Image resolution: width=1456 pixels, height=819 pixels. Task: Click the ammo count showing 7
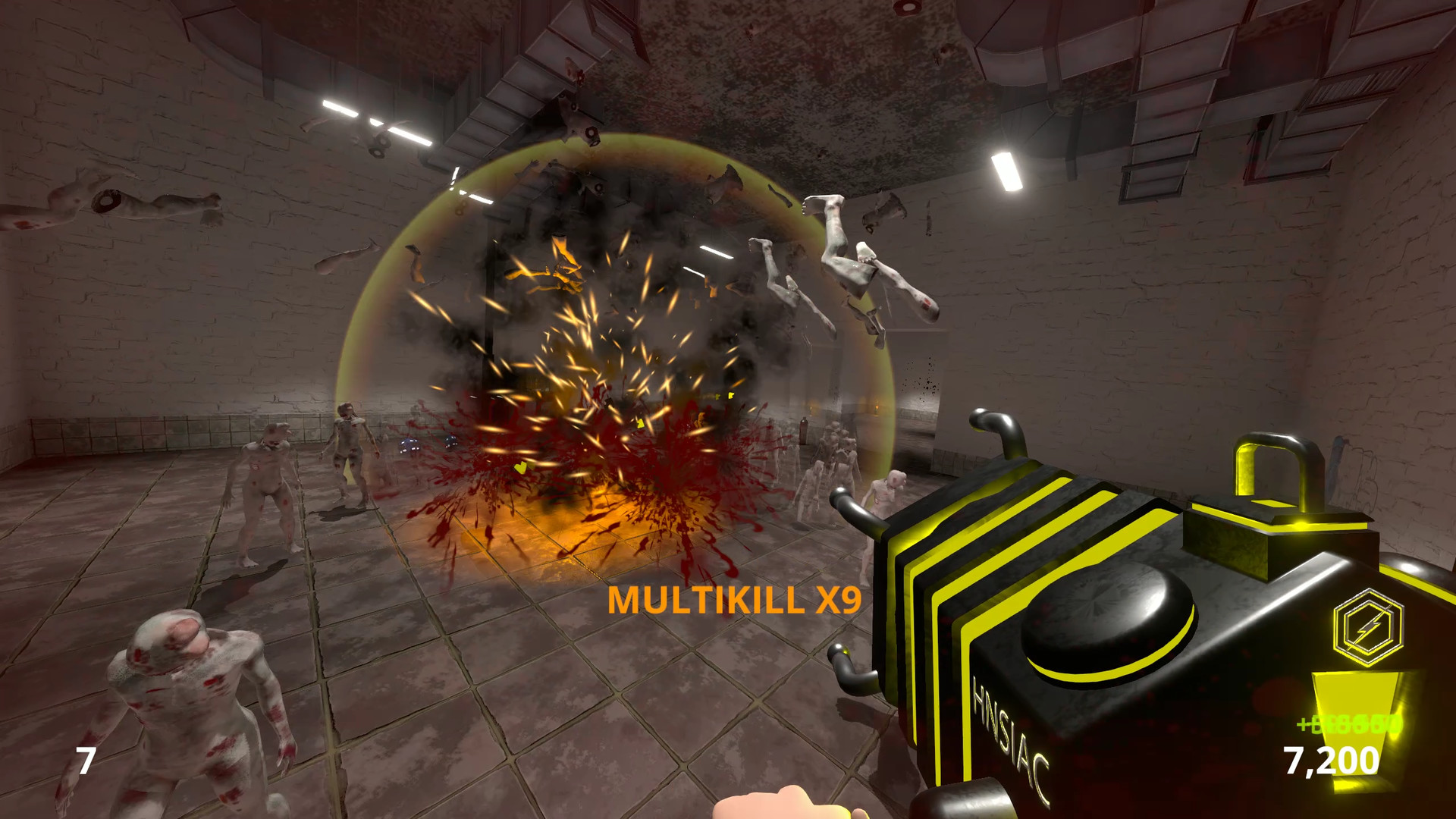[86, 760]
